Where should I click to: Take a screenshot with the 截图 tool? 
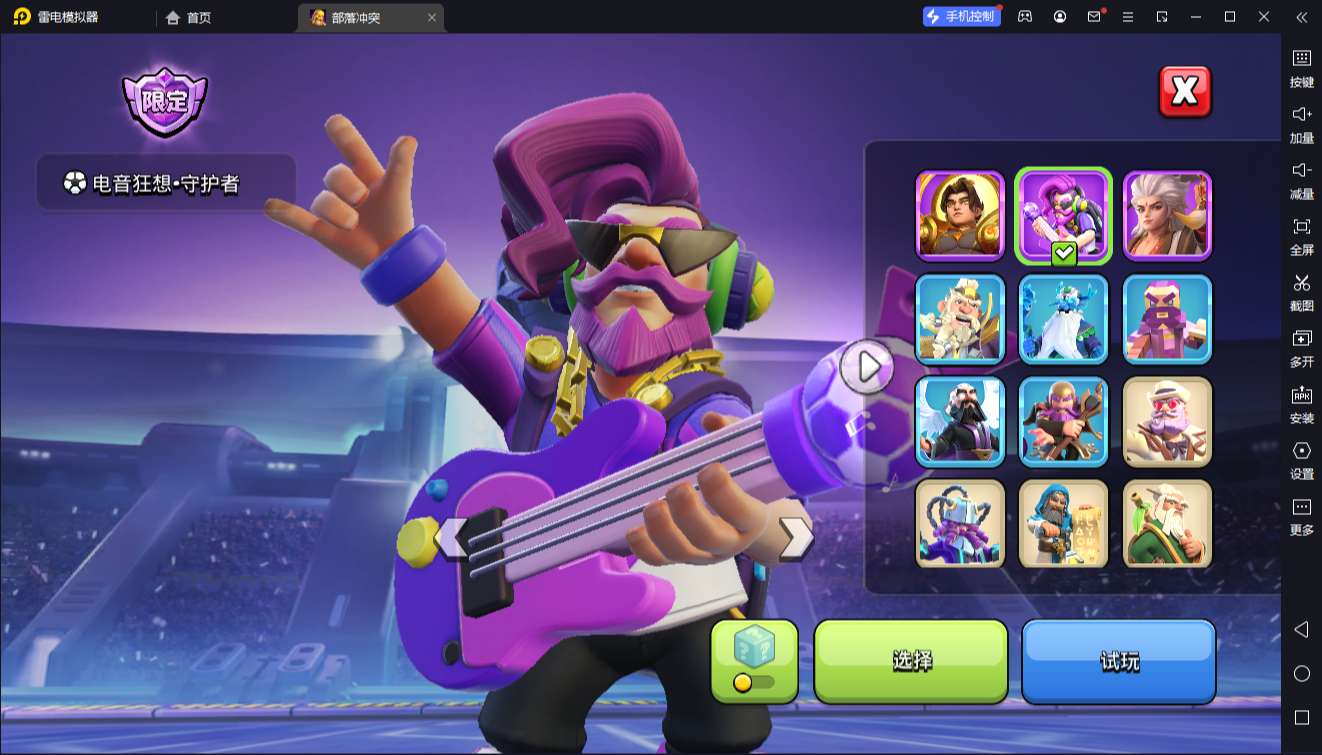pos(1301,291)
